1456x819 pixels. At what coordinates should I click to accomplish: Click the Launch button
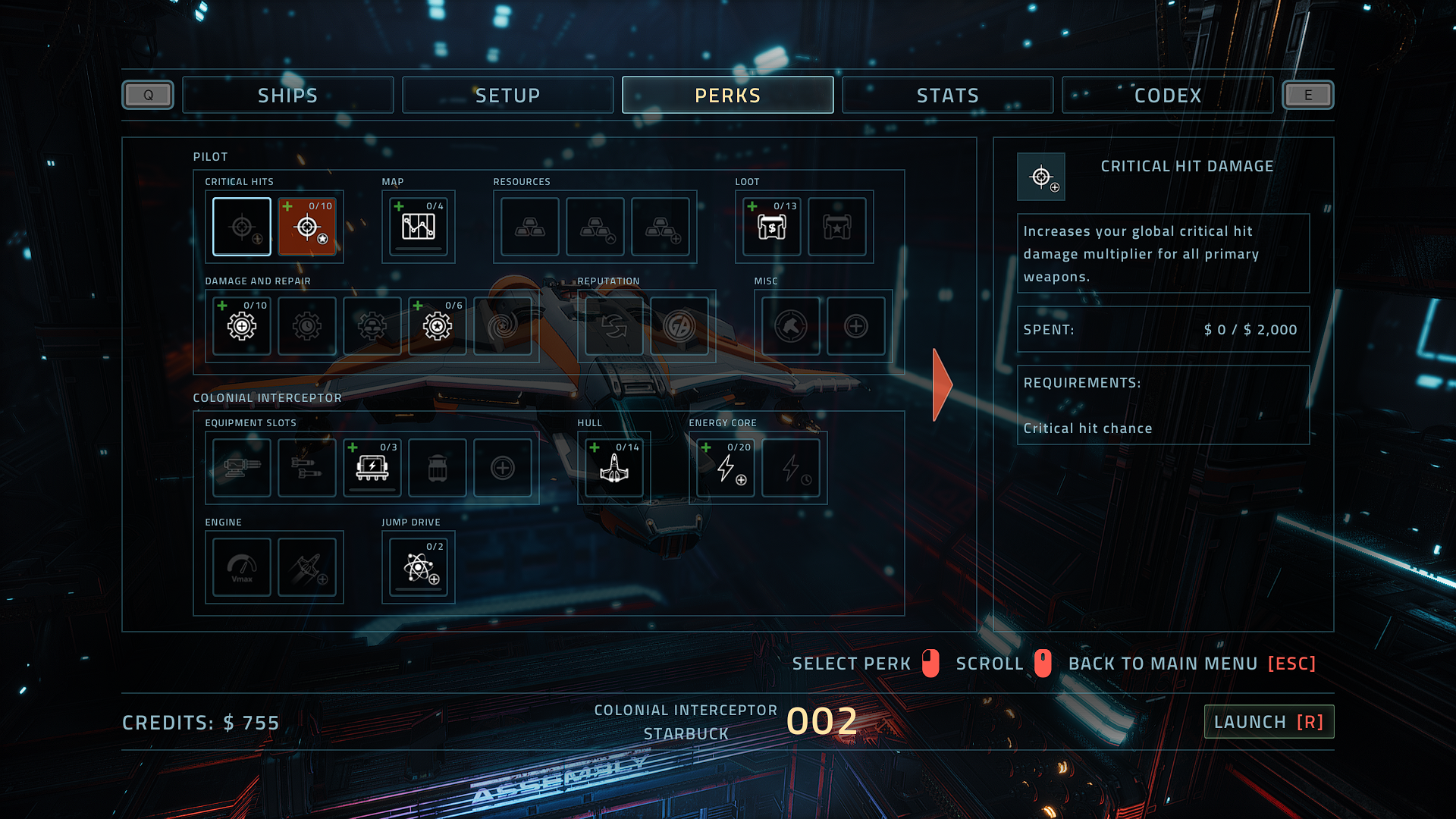[x=1269, y=722]
